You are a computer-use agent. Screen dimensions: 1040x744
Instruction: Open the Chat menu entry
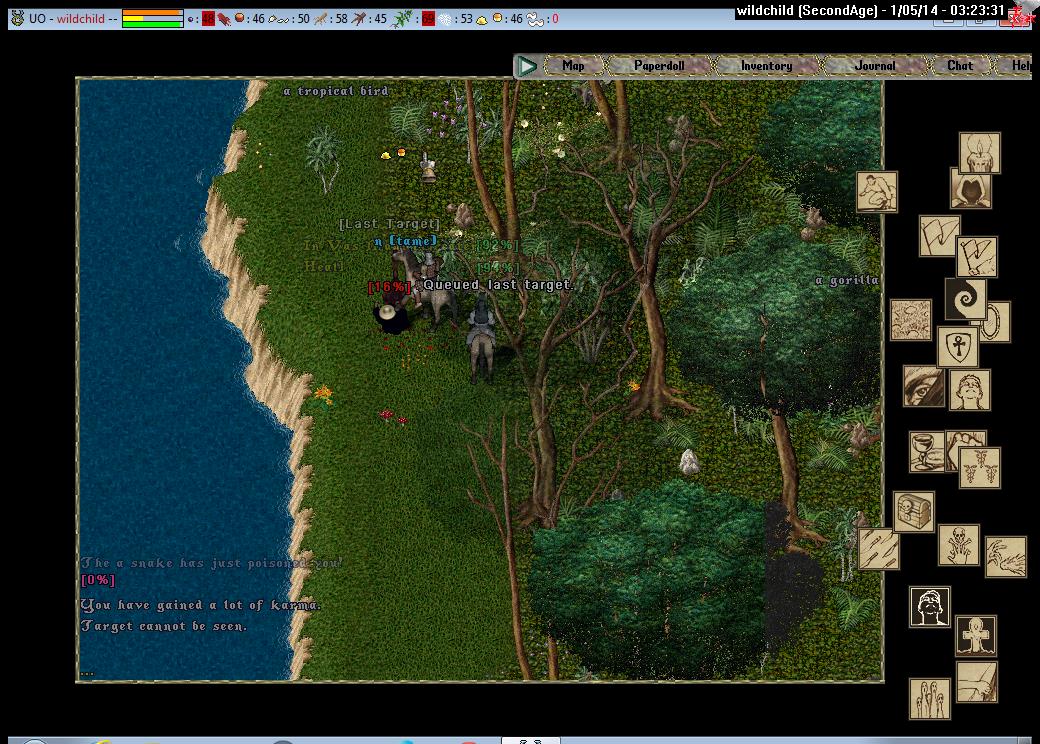(x=959, y=66)
